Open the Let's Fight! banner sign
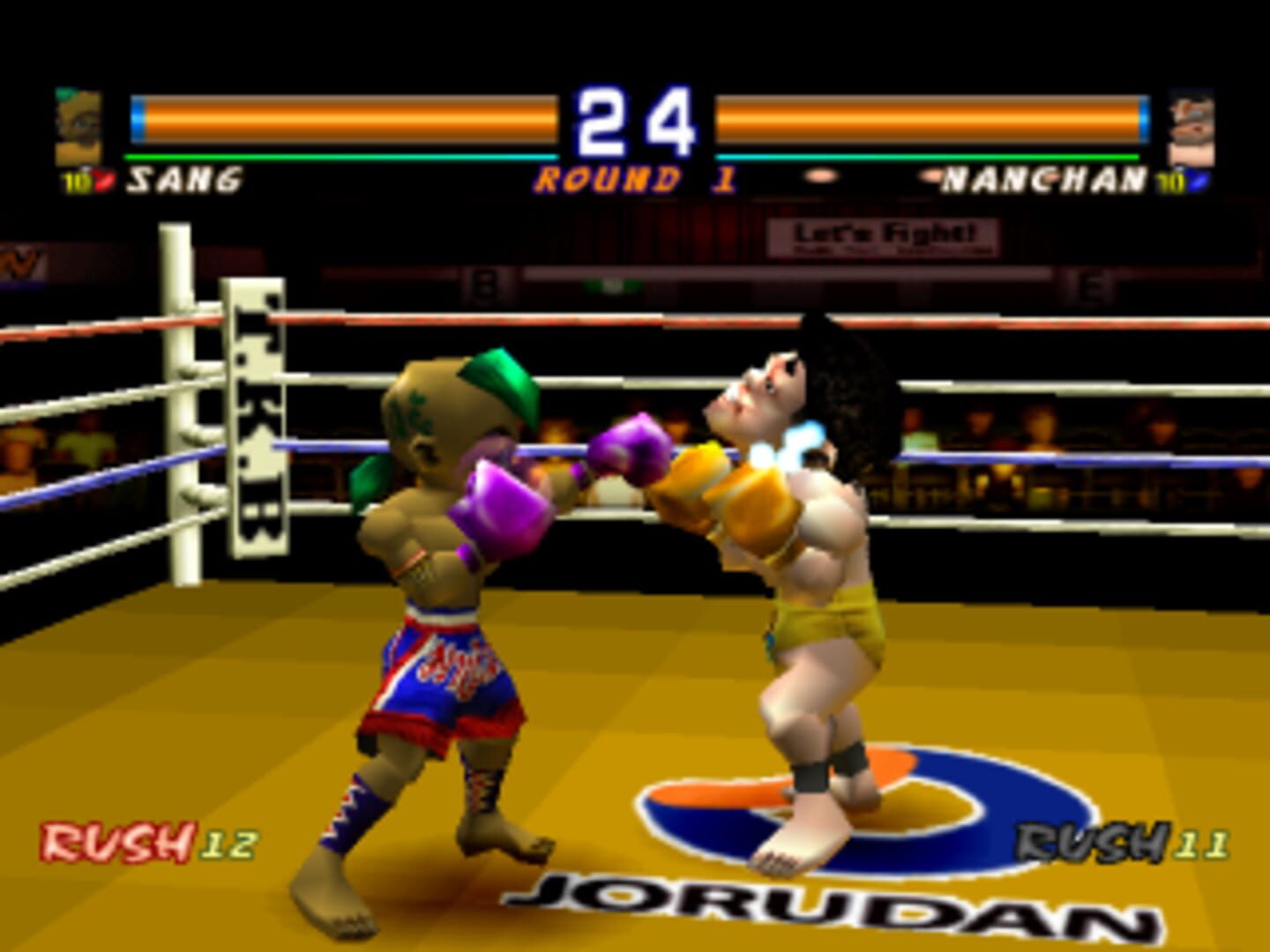 click(x=885, y=240)
